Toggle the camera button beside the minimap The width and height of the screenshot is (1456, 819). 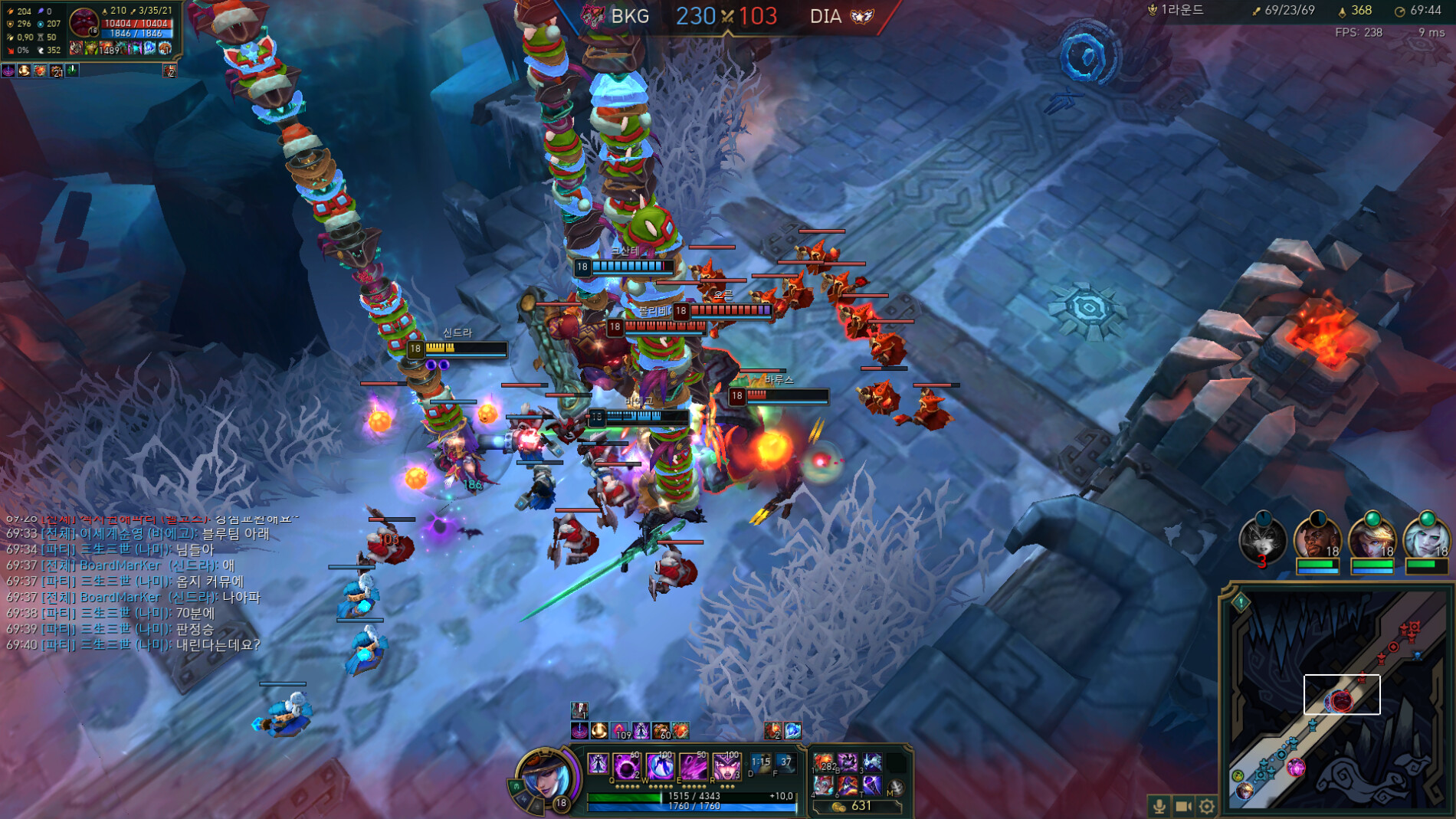(1183, 806)
